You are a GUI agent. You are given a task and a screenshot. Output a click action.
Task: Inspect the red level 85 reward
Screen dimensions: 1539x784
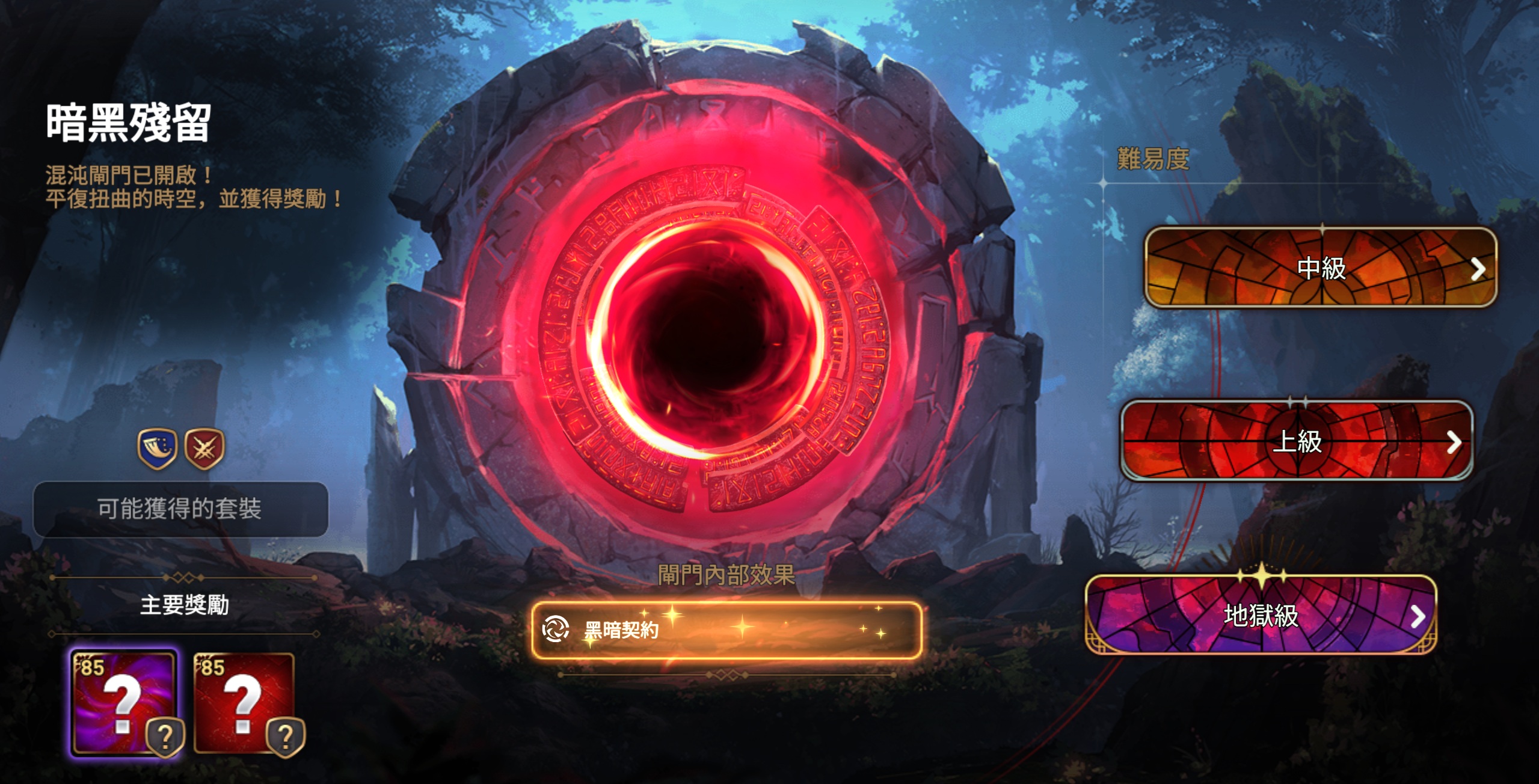(245, 703)
